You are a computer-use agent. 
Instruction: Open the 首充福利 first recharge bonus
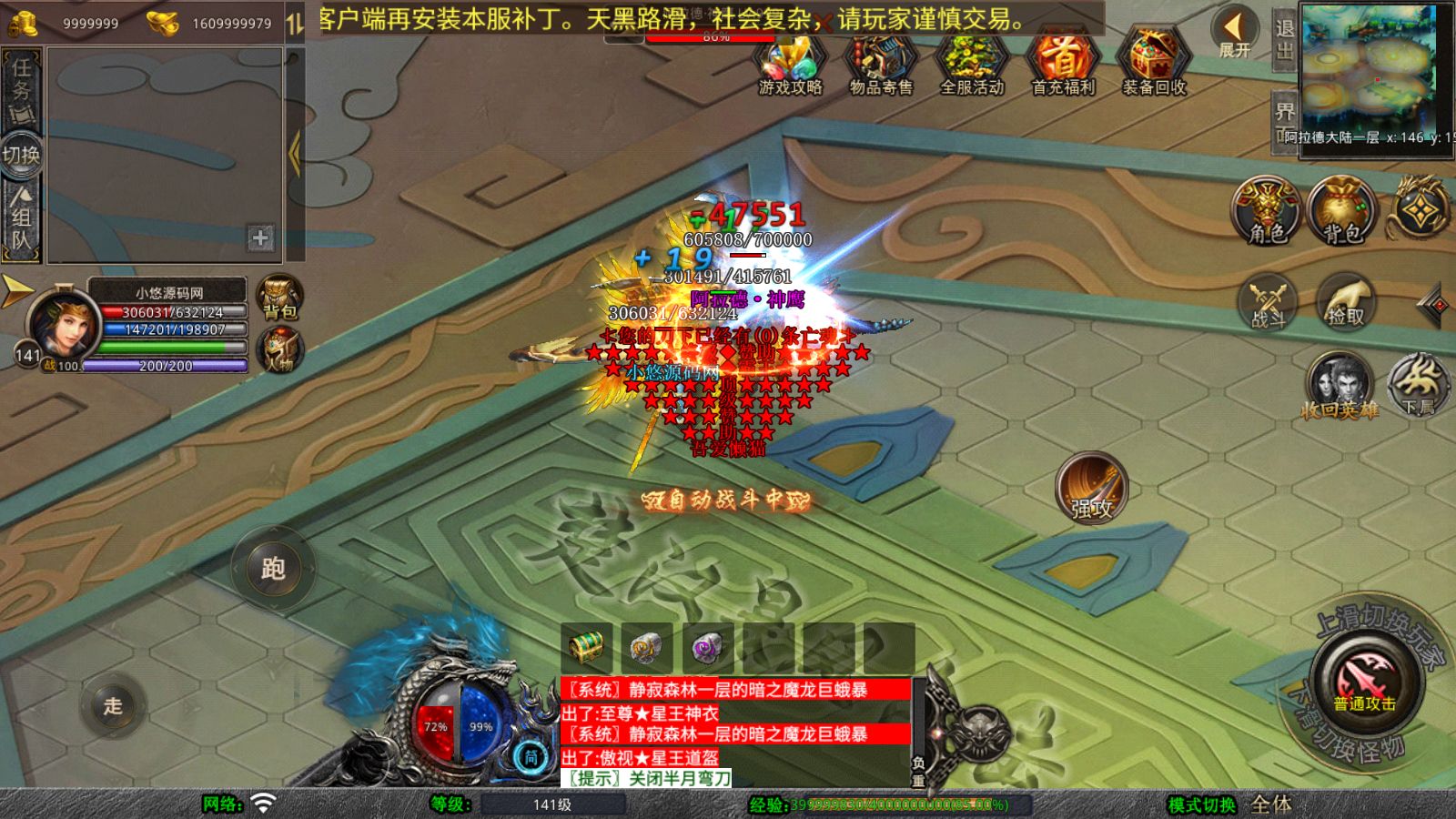click(1062, 64)
